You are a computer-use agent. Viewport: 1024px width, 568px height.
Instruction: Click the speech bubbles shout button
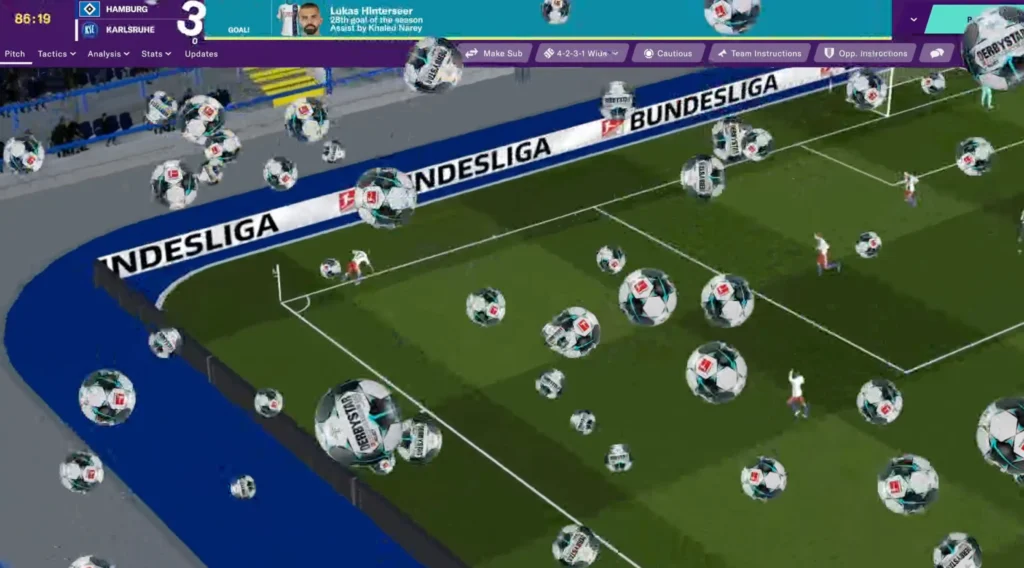pos(937,53)
